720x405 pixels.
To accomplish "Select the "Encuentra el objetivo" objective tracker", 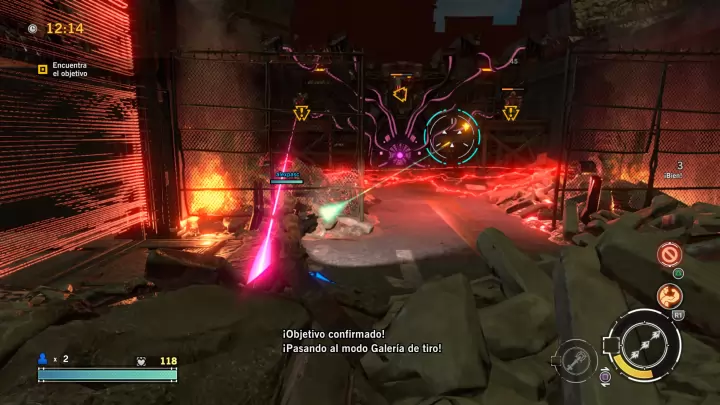I will coord(63,68).
